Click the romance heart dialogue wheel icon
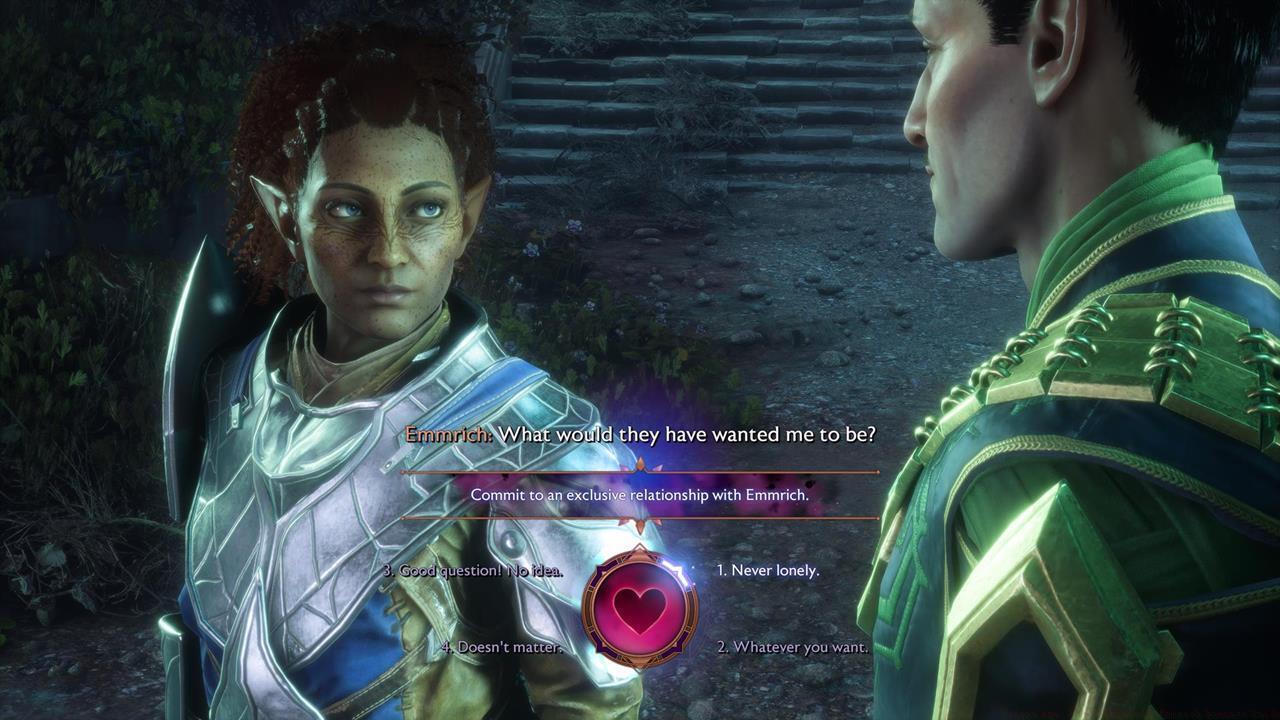Image resolution: width=1280 pixels, height=720 pixels. pyautogui.click(x=640, y=608)
